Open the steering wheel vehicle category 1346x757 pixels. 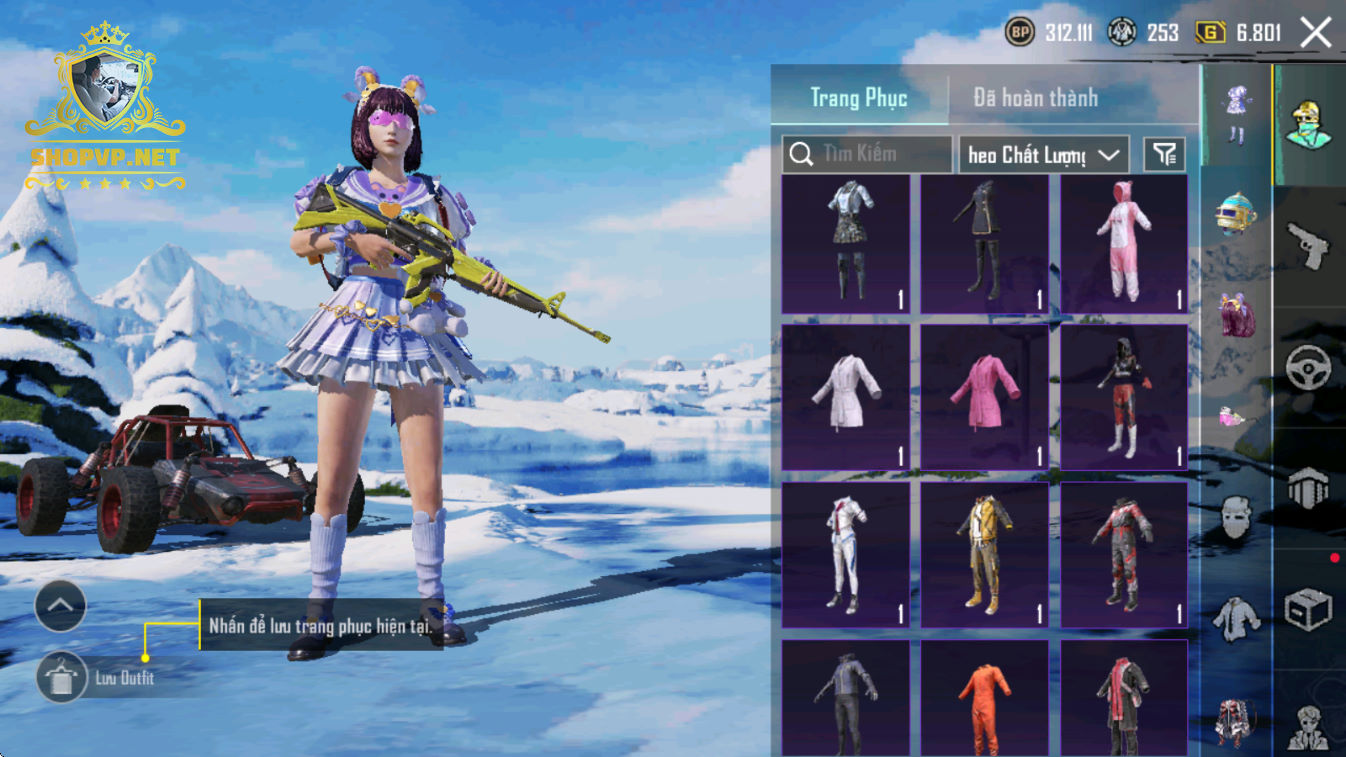pyautogui.click(x=1309, y=367)
